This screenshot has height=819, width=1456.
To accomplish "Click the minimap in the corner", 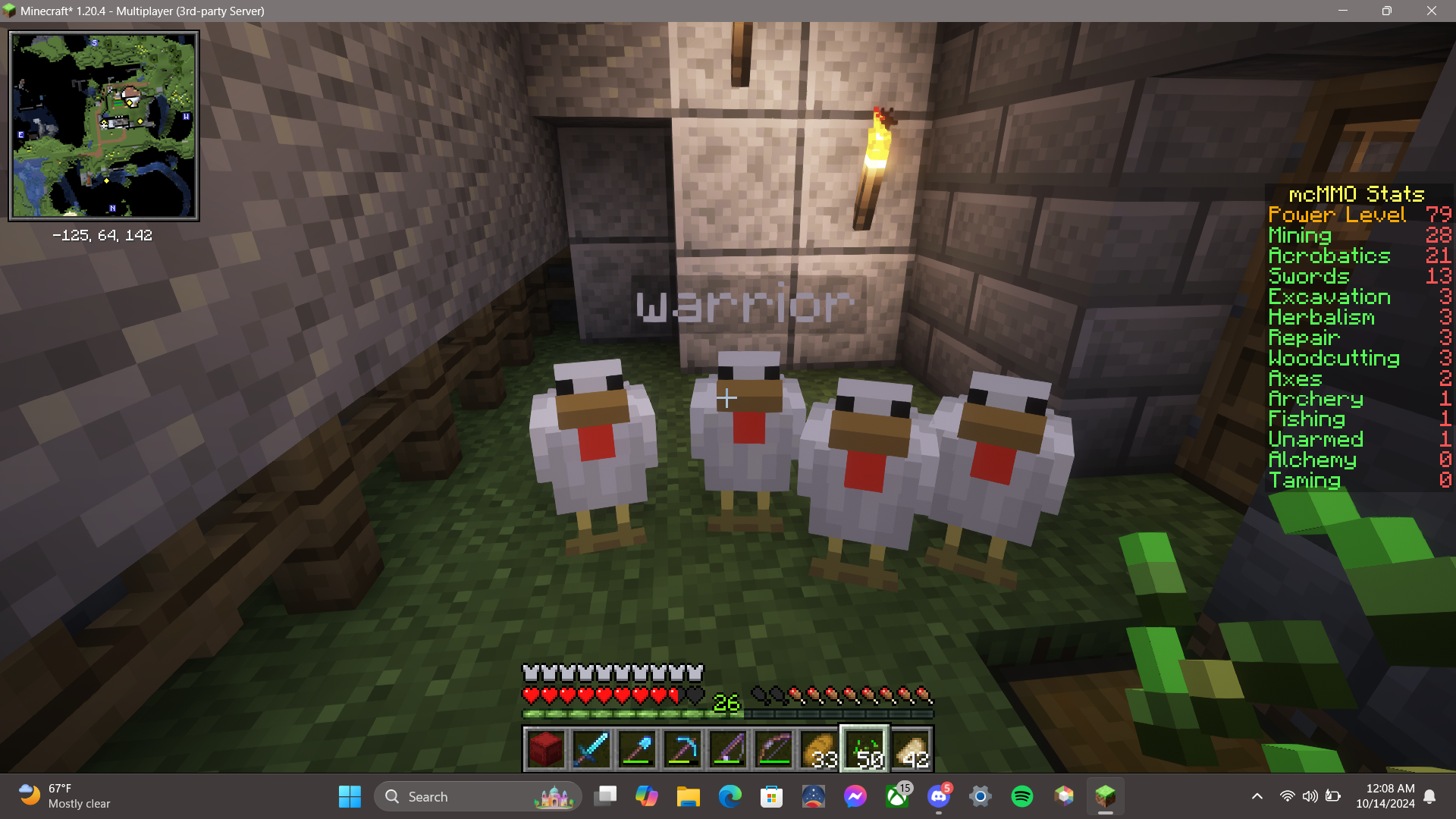I will (104, 126).
